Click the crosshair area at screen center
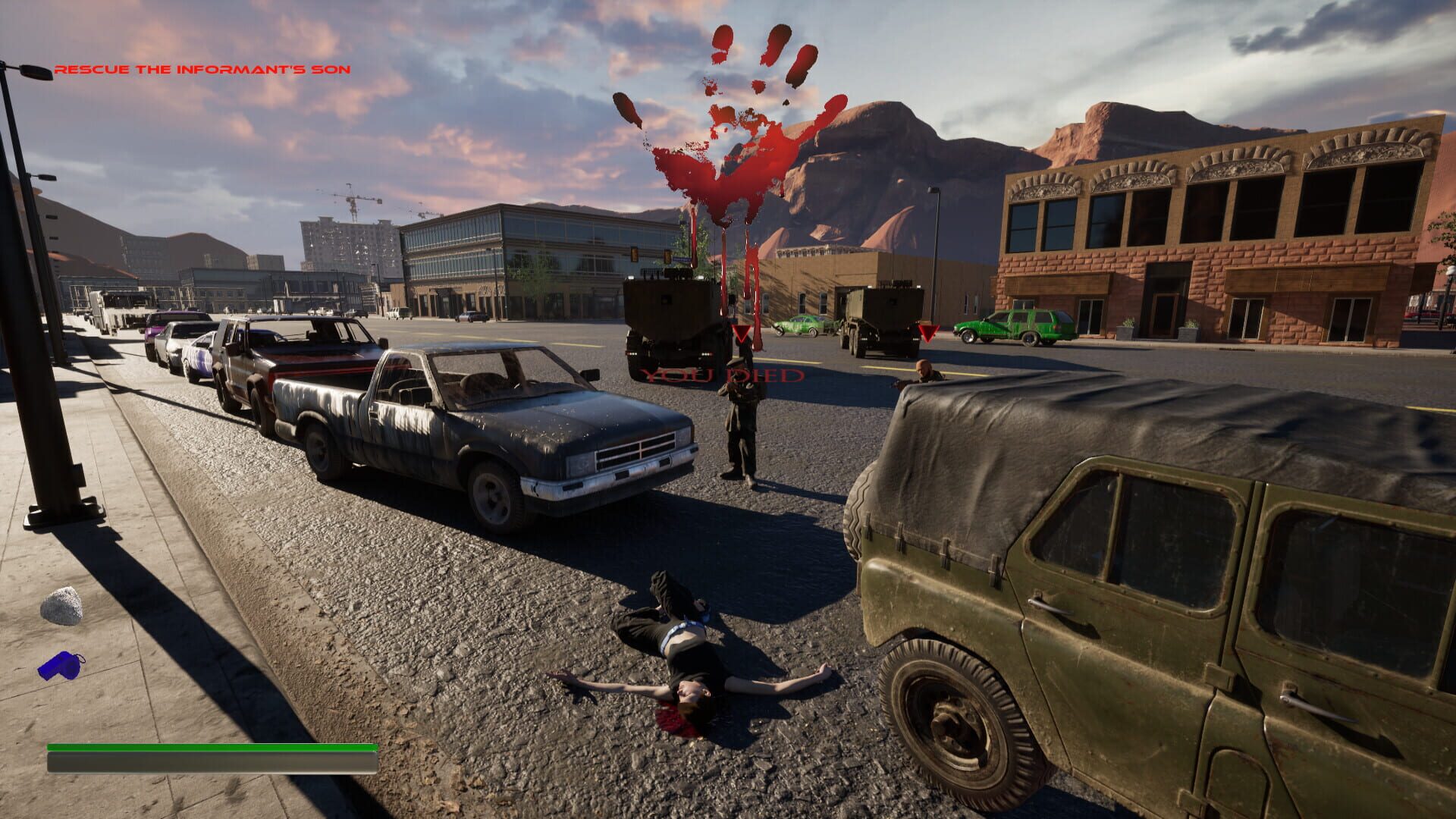 point(728,409)
